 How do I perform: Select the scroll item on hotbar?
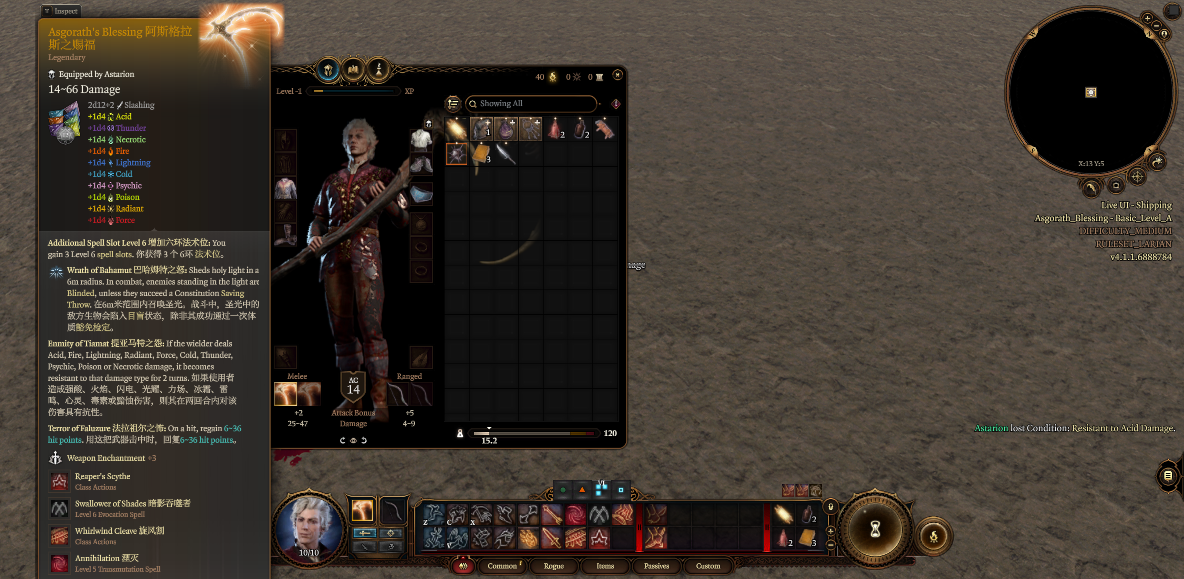[805, 538]
